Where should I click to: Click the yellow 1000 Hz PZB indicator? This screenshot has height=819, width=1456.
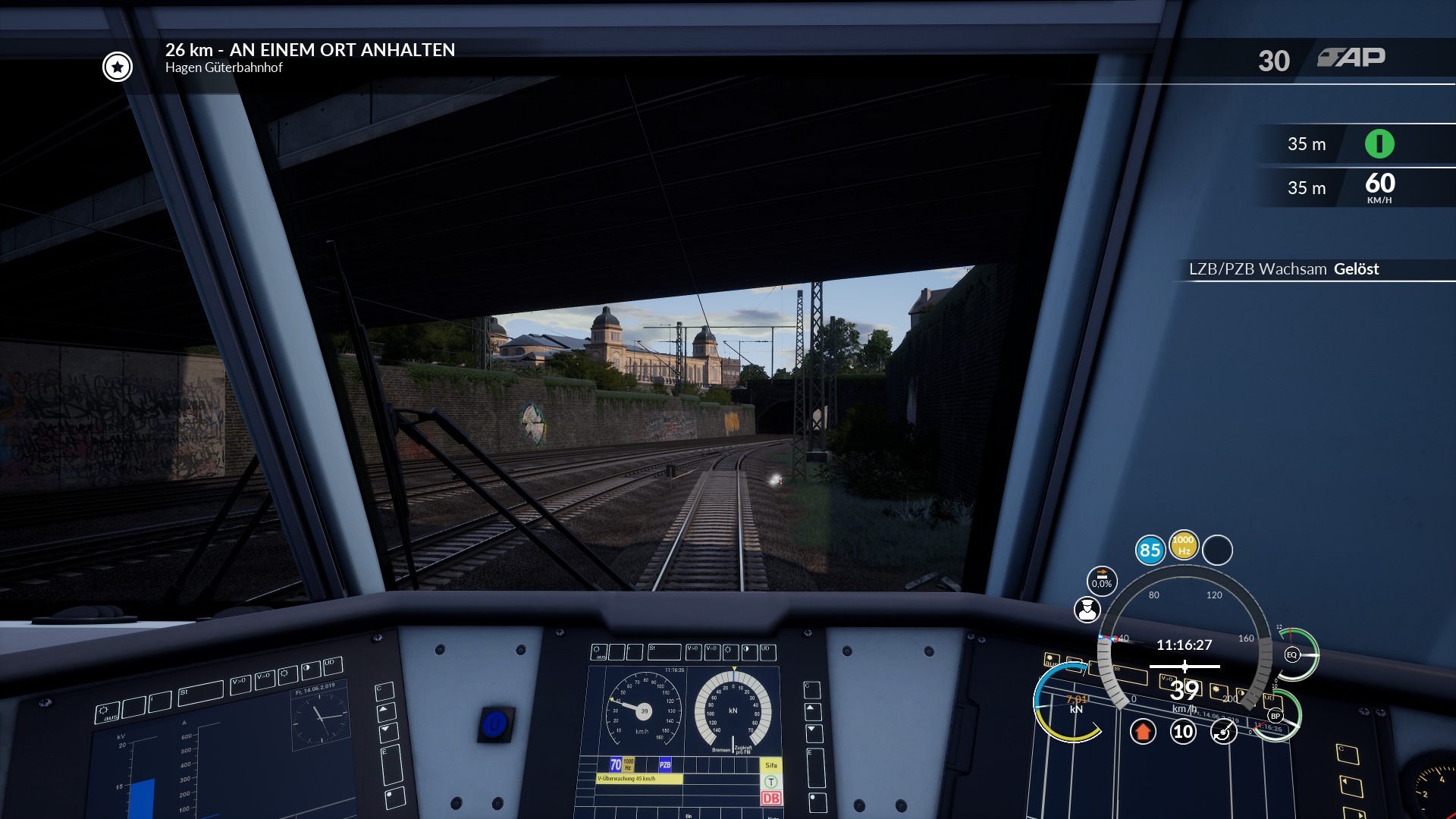pos(1183,544)
